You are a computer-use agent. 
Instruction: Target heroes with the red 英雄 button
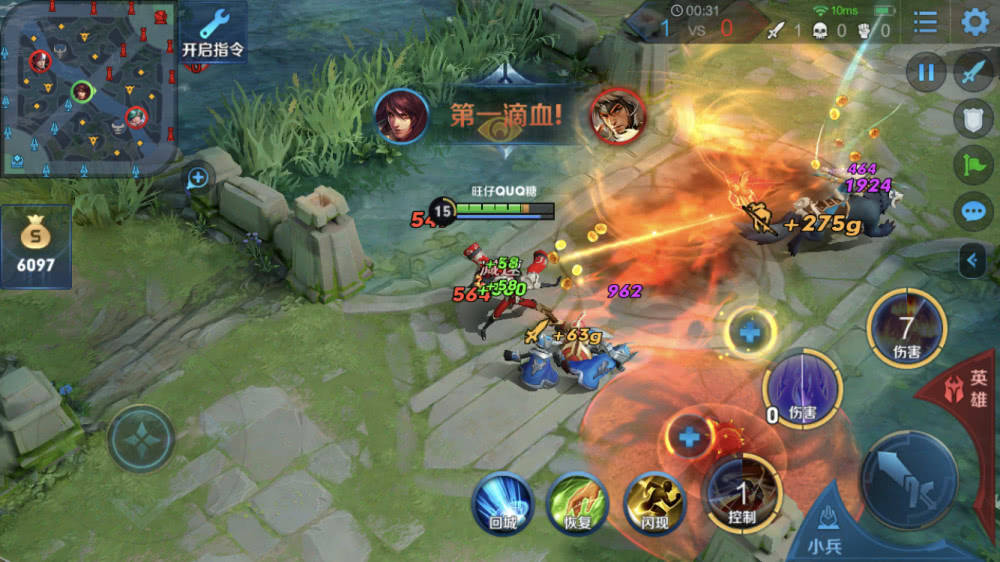pos(970,393)
